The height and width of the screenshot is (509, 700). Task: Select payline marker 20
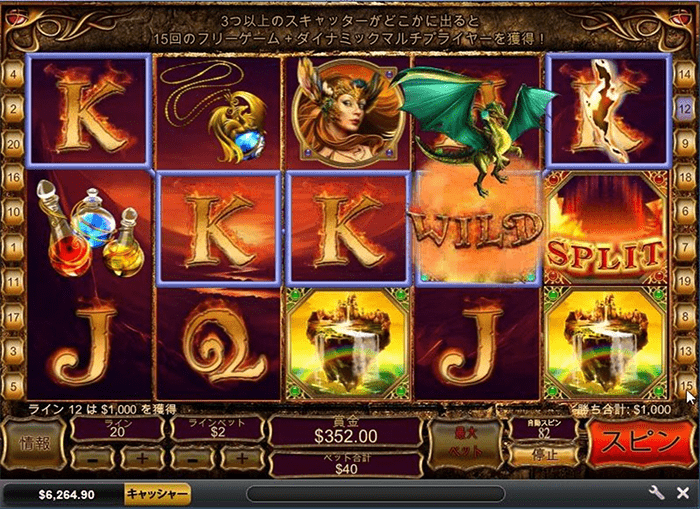tap(14, 143)
